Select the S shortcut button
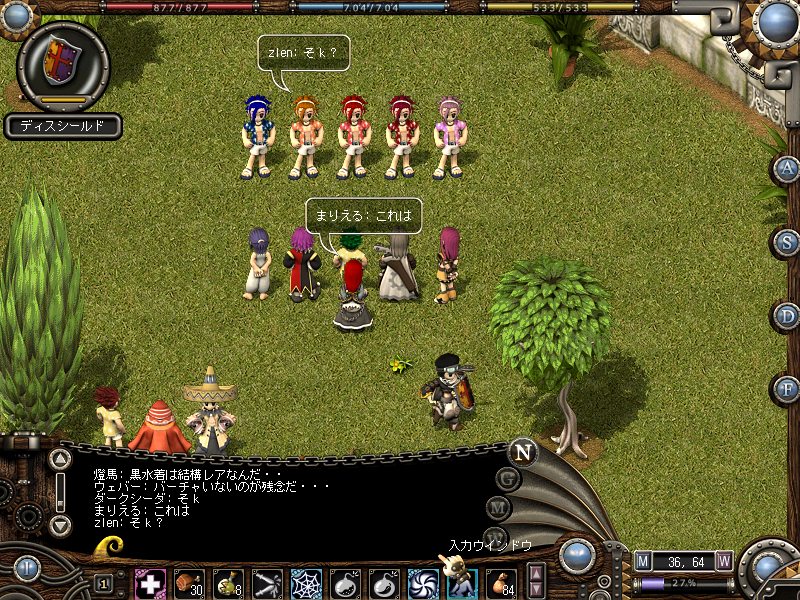Viewport: 800px width, 600px height. 788,242
